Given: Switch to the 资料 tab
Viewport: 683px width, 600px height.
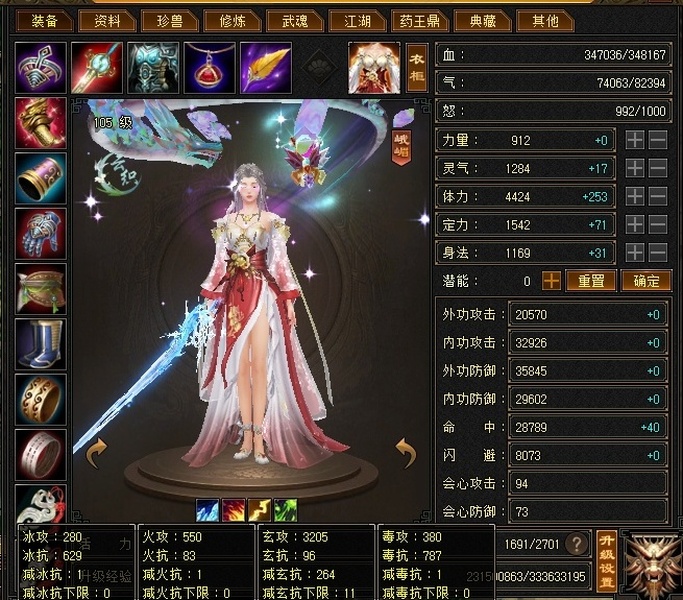Looking at the screenshot, I should coord(108,20).
